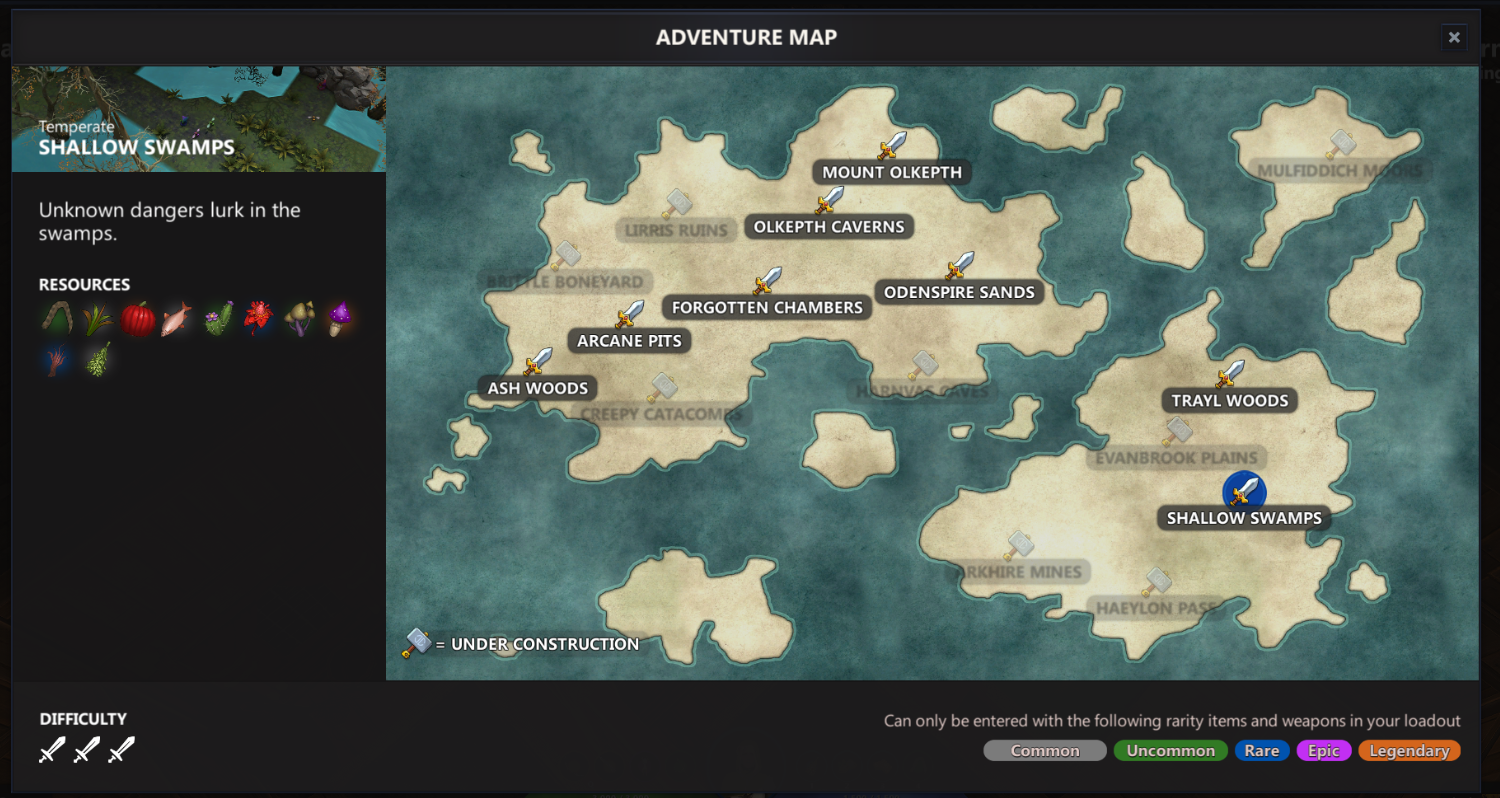The image size is (1500, 798).
Task: Select the Forgotten Chambers location
Action: point(767,307)
